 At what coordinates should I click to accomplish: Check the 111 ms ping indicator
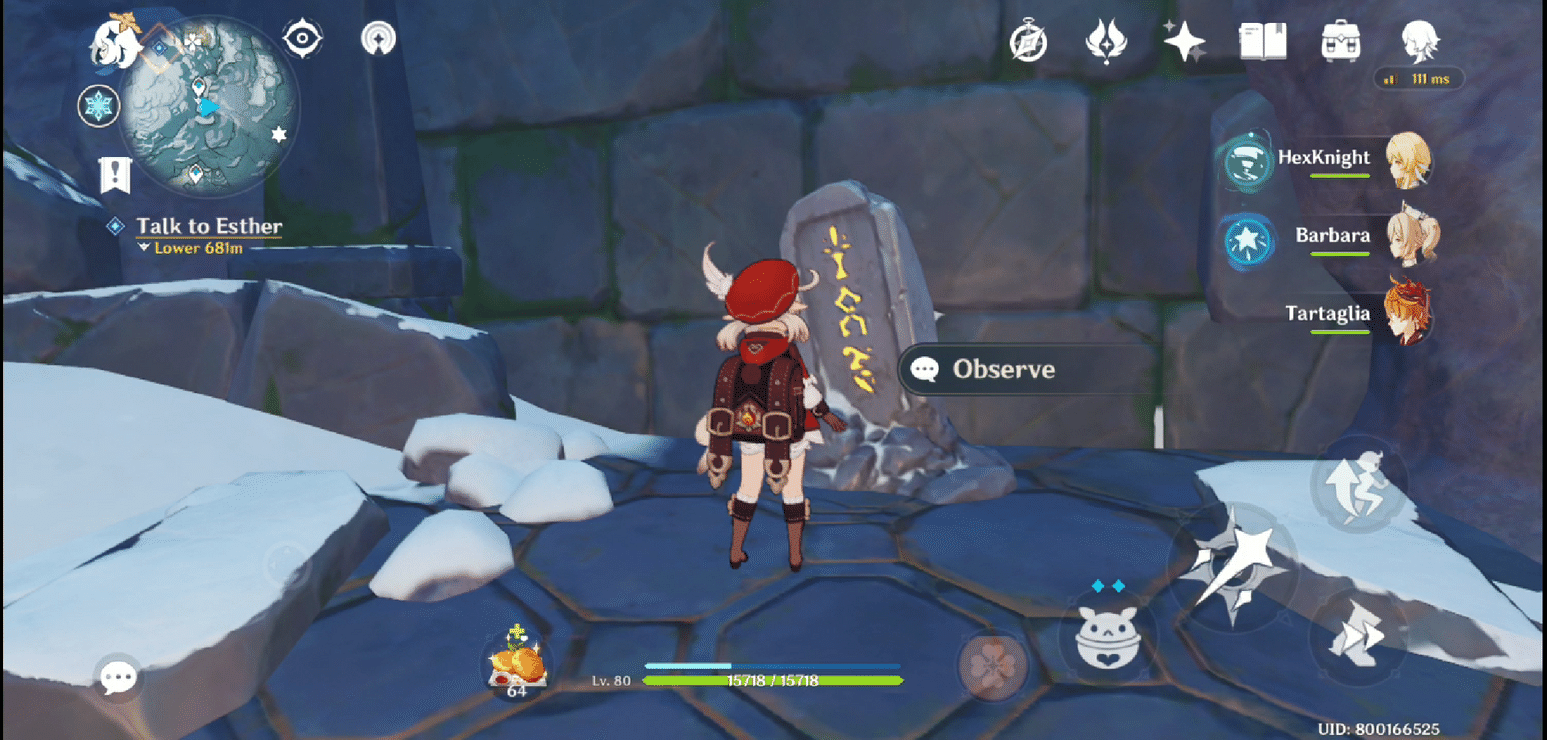coord(1416,78)
